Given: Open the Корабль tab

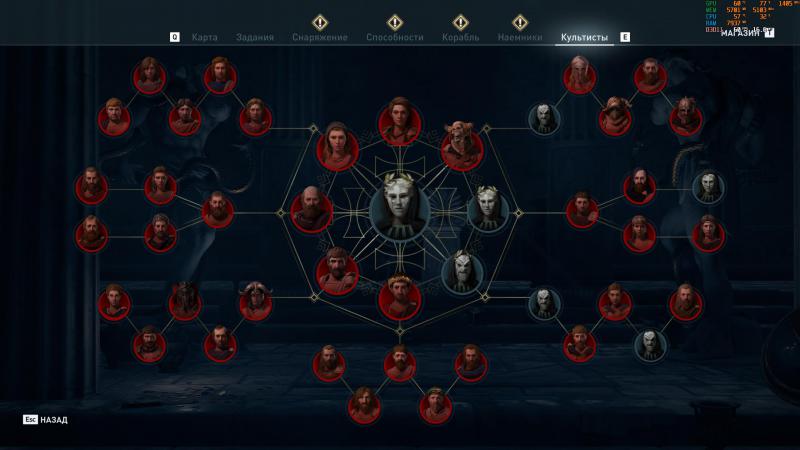Looking at the screenshot, I should pos(461,37).
